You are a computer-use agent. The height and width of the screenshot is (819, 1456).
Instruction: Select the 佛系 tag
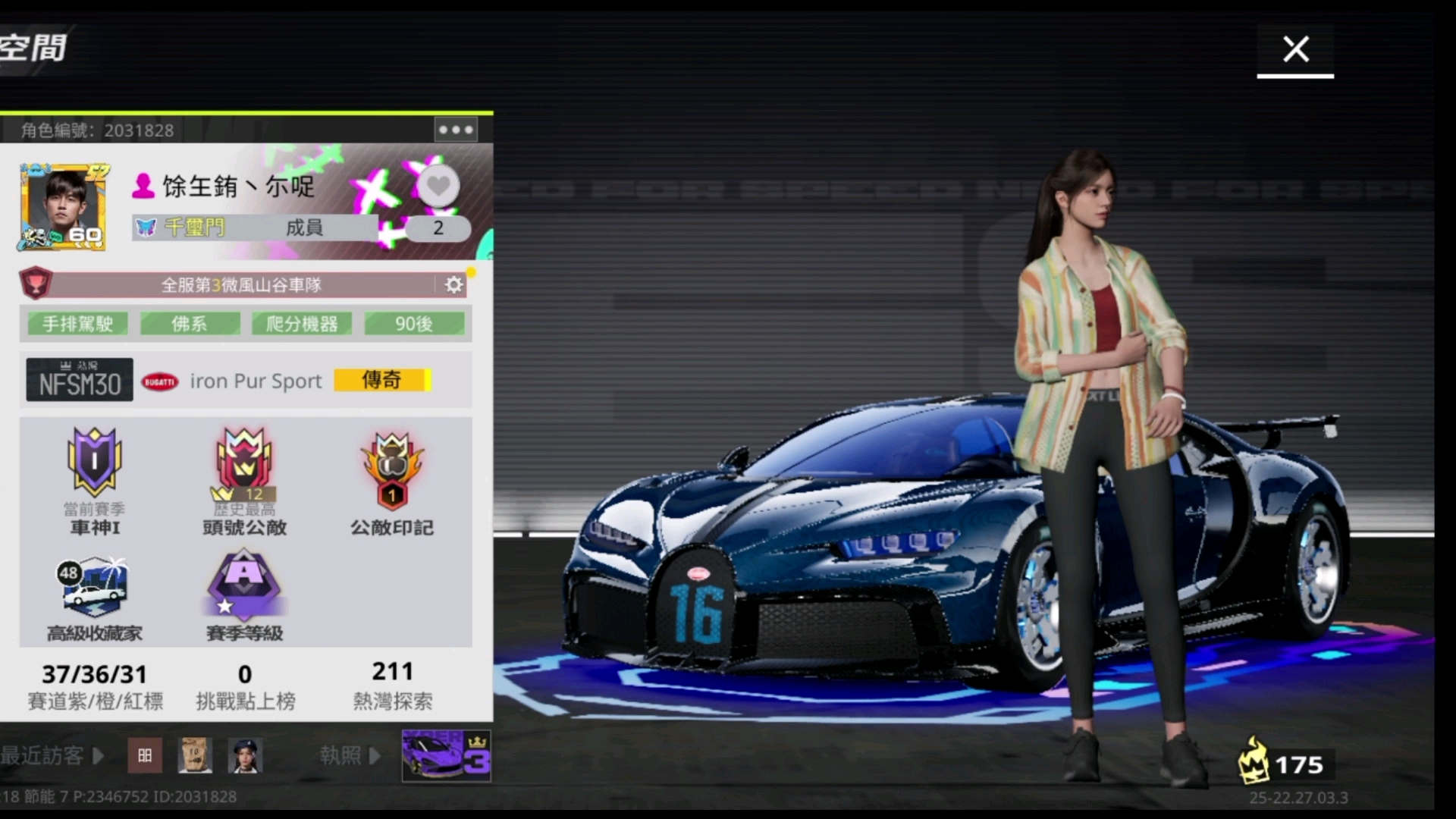coord(190,324)
